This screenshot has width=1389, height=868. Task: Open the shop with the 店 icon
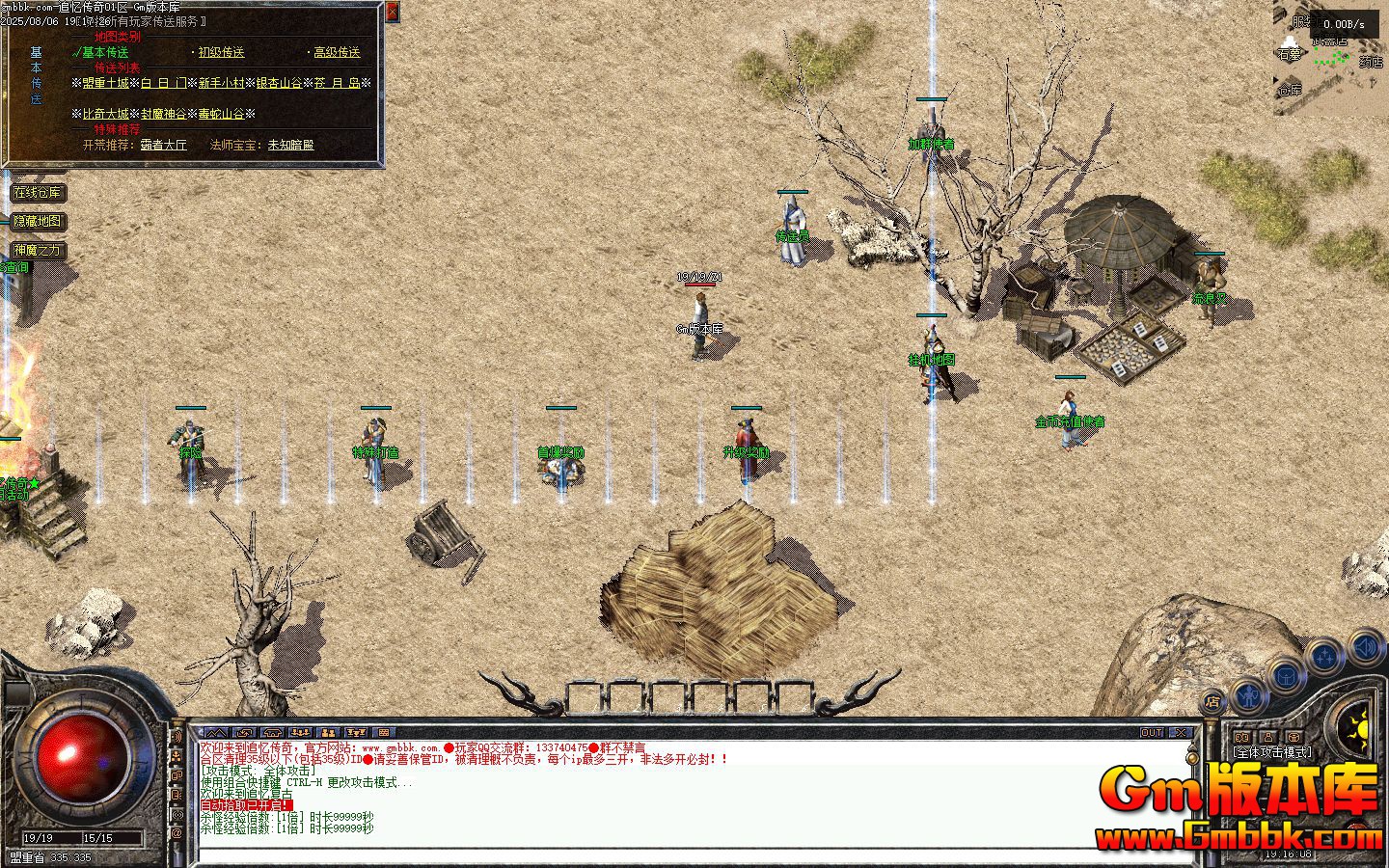(1213, 702)
